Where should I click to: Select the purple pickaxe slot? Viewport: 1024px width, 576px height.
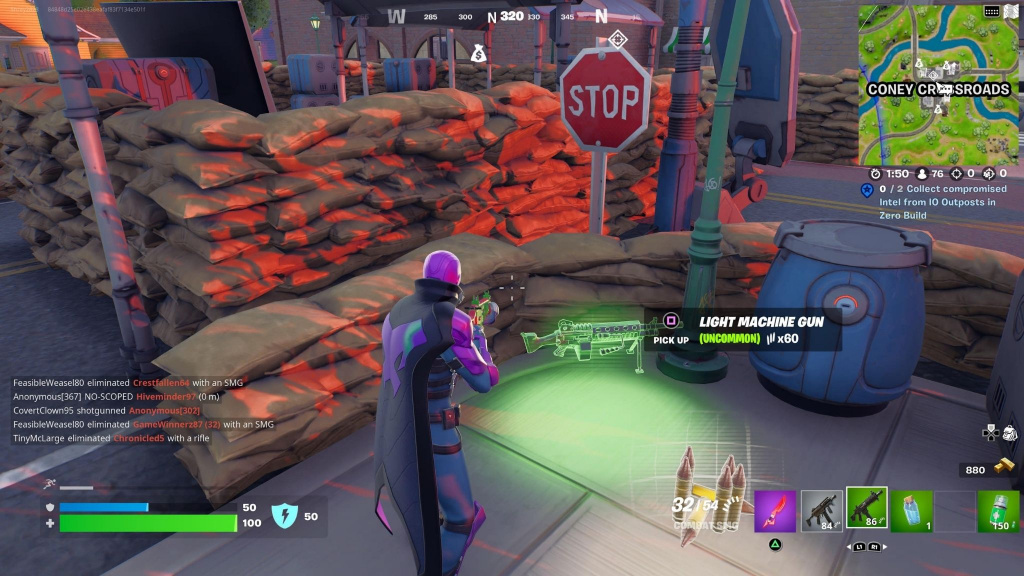point(775,511)
